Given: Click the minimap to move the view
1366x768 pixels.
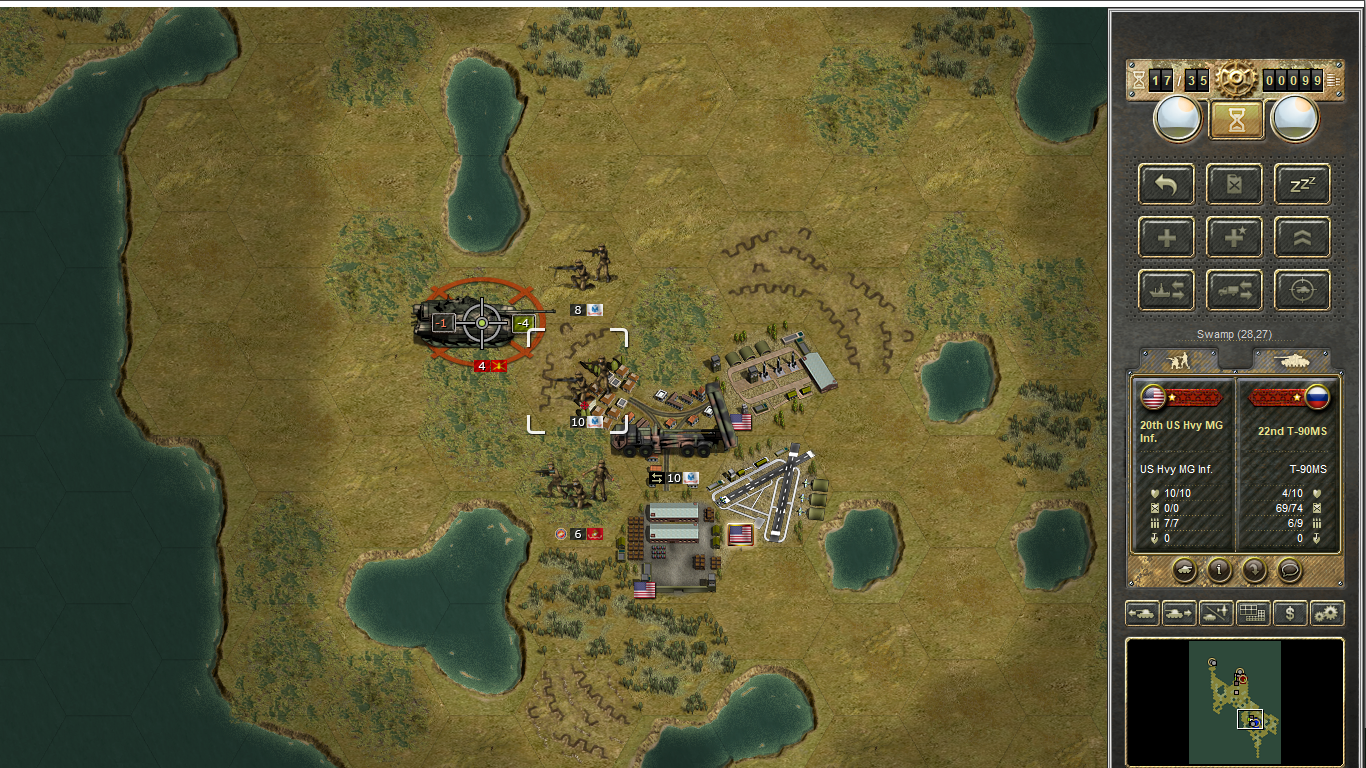Looking at the screenshot, I should pos(1234,702).
